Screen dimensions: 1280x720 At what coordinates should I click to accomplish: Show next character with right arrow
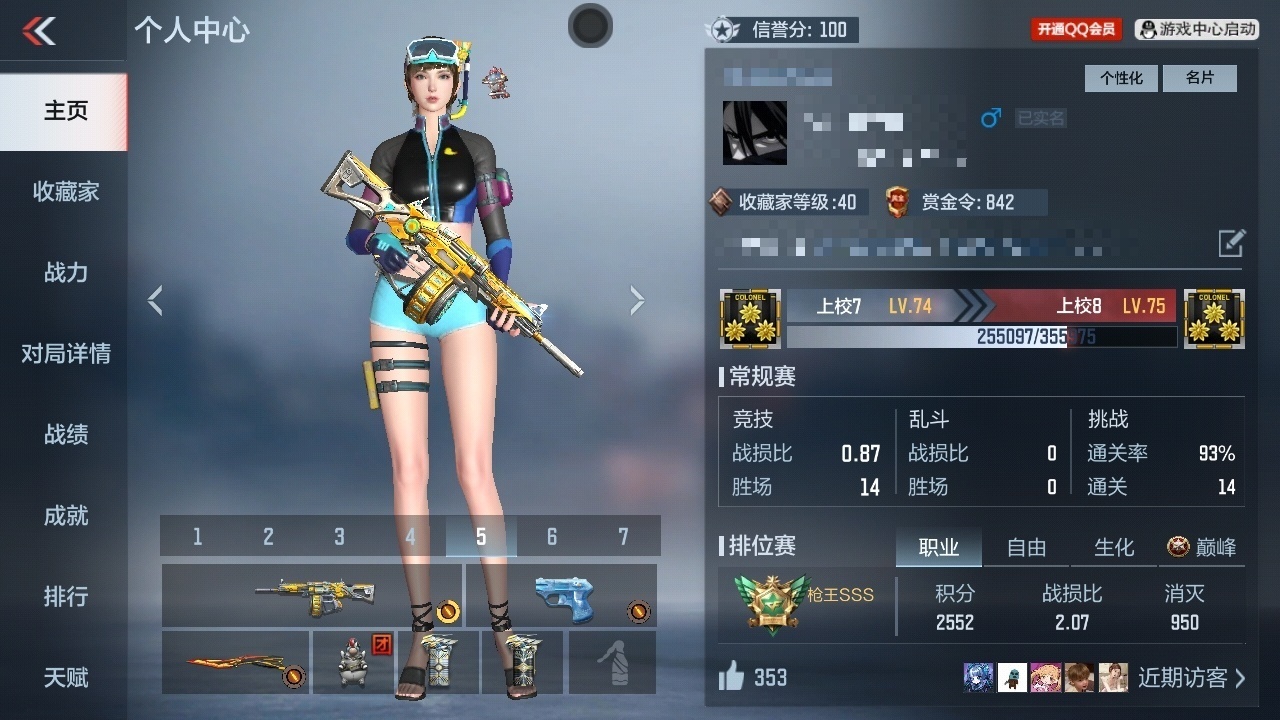click(x=637, y=300)
